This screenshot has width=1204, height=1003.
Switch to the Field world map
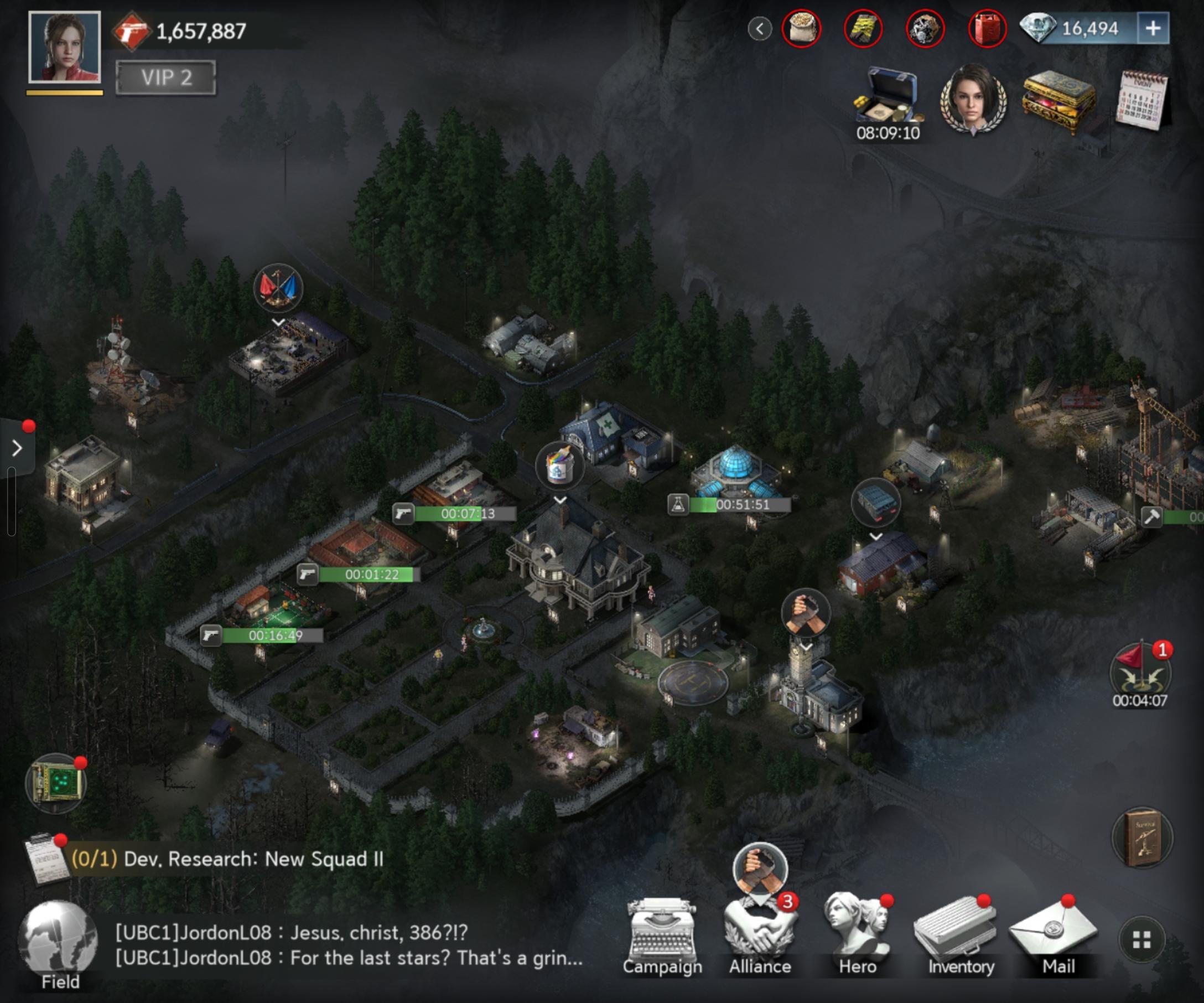click(x=58, y=943)
